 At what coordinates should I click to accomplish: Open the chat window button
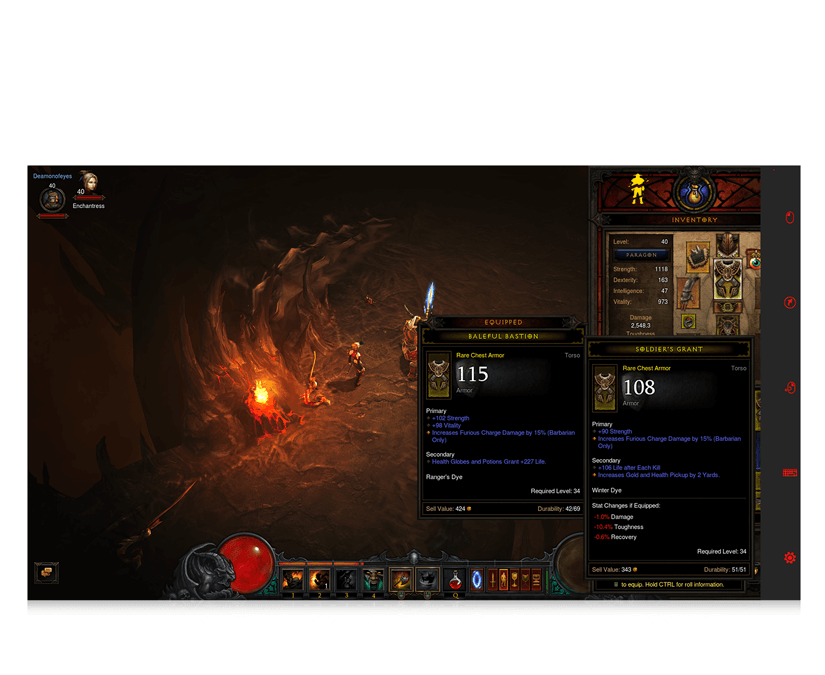point(46,573)
